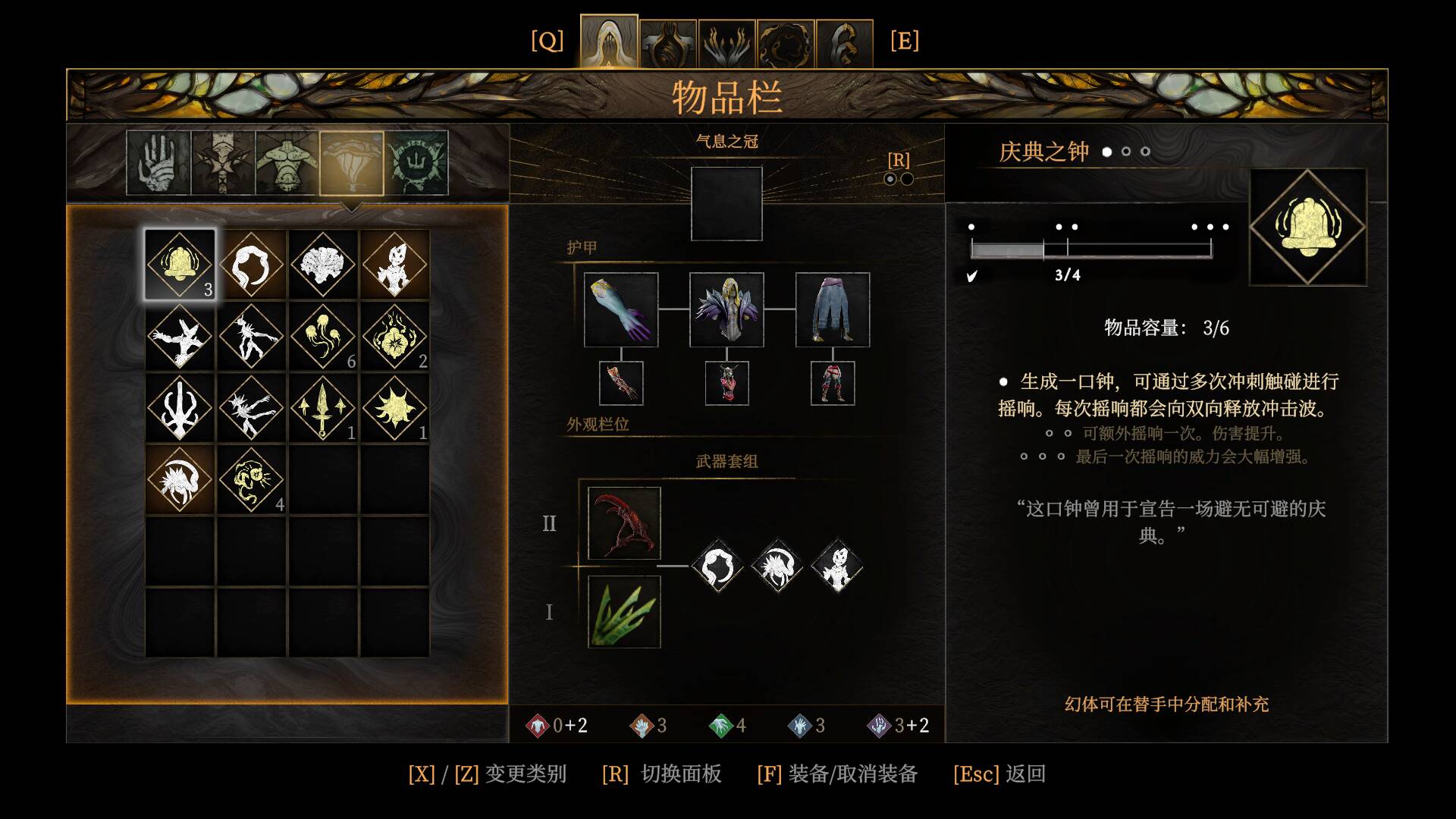The width and height of the screenshot is (1456, 819).
Task: Select the golden bell item slot
Action: (180, 265)
